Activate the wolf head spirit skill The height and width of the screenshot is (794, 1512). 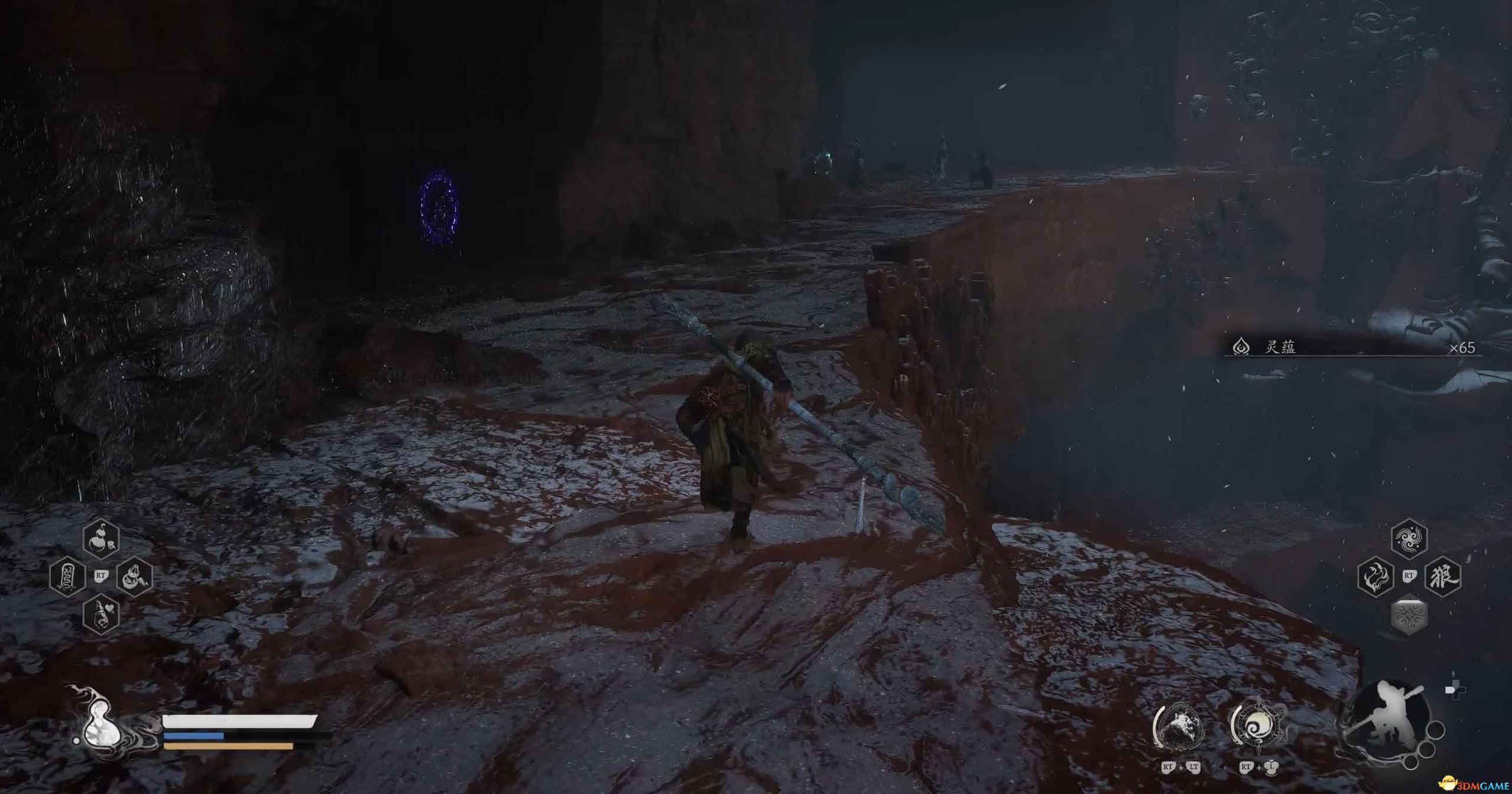[1179, 727]
